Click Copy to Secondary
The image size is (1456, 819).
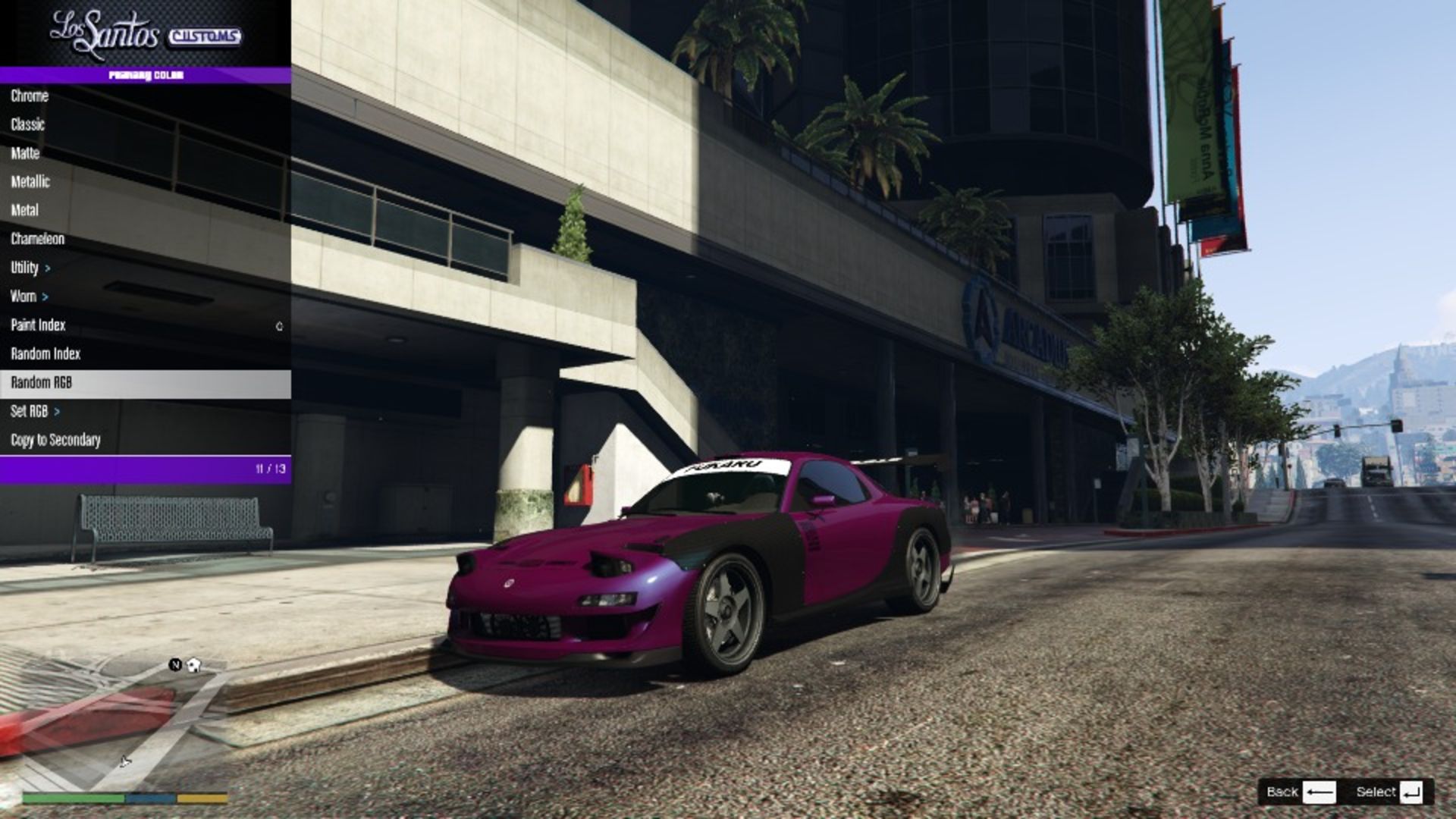pyautogui.click(x=55, y=440)
